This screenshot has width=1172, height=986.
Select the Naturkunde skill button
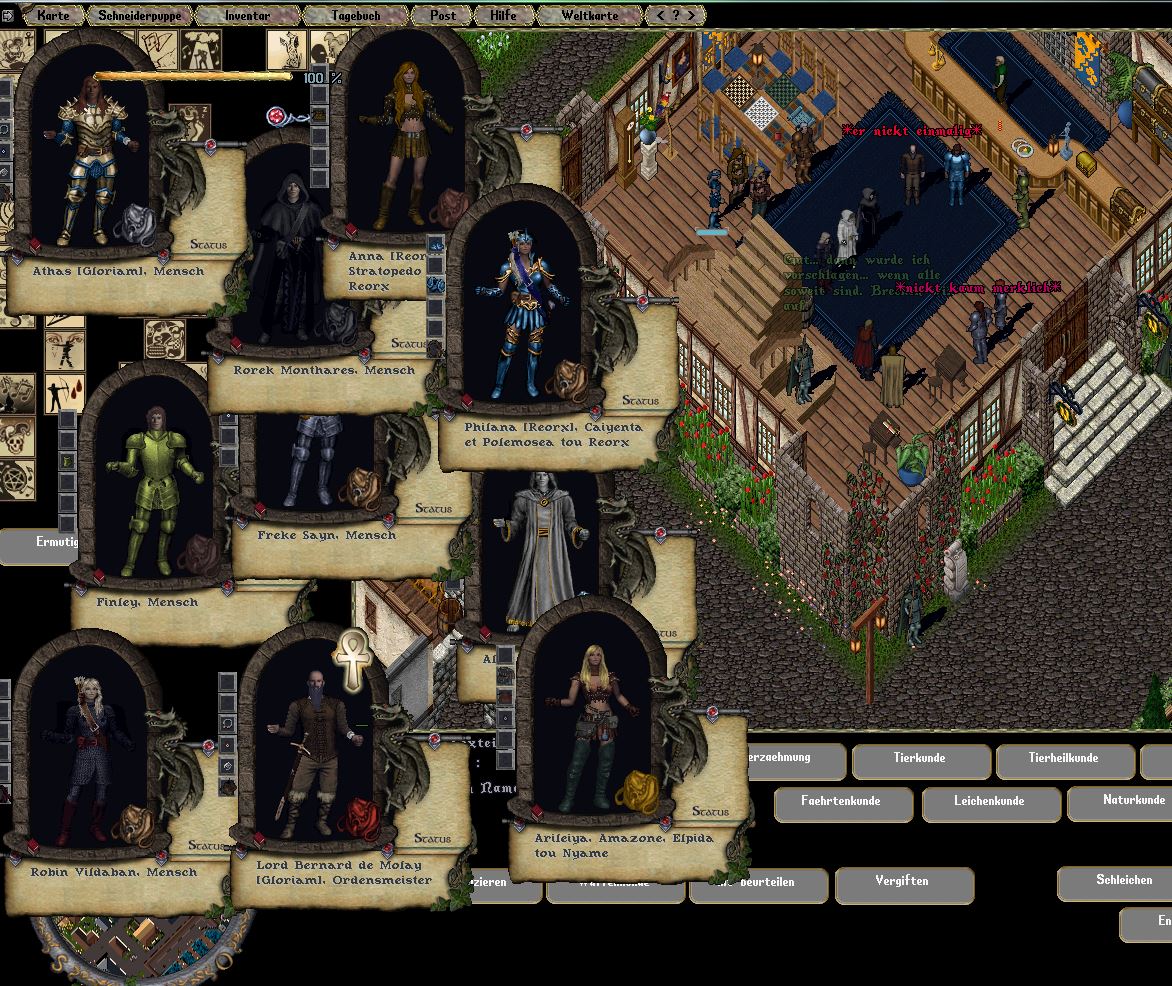pos(1133,801)
